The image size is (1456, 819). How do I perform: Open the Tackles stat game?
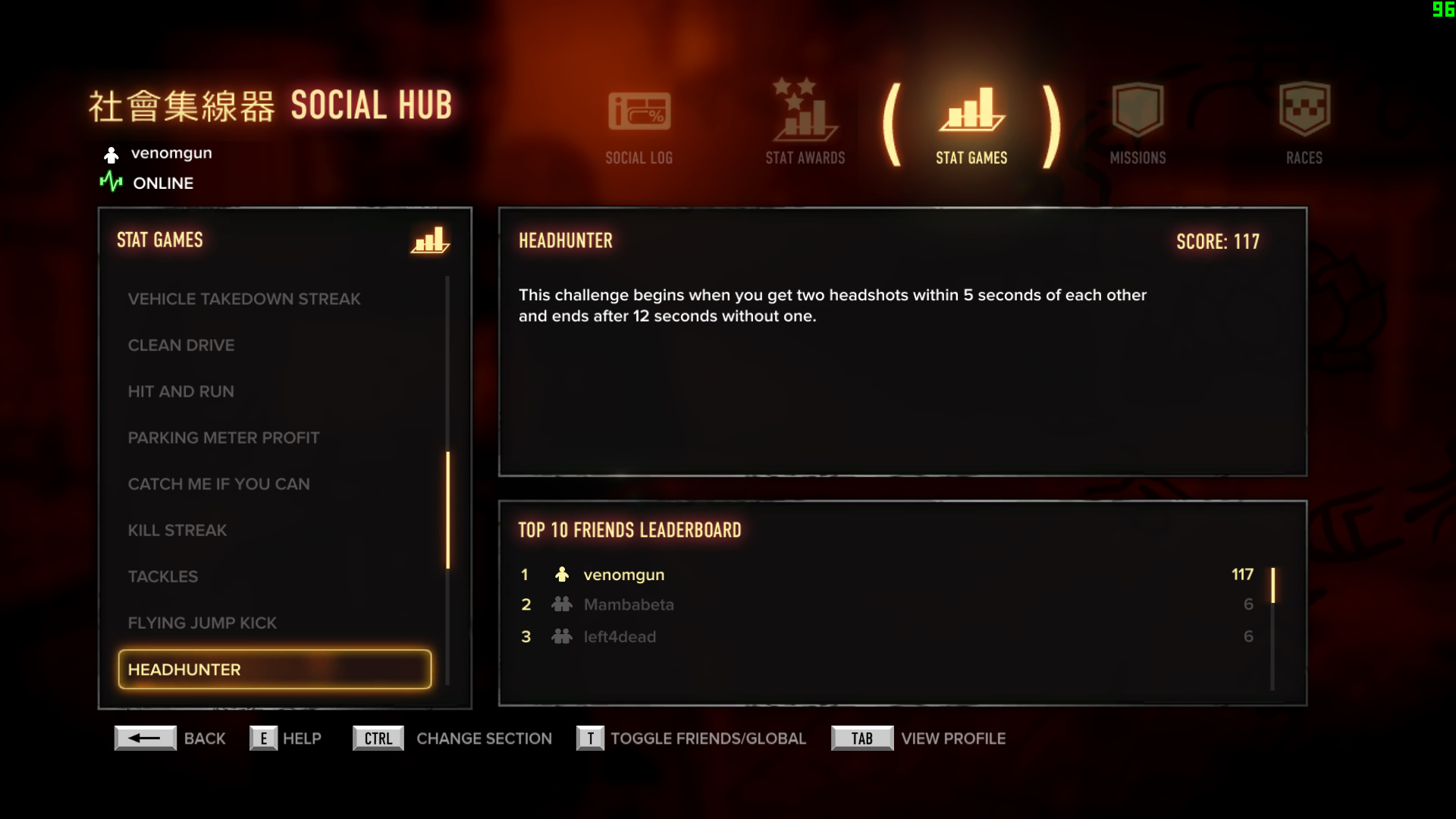coord(162,576)
